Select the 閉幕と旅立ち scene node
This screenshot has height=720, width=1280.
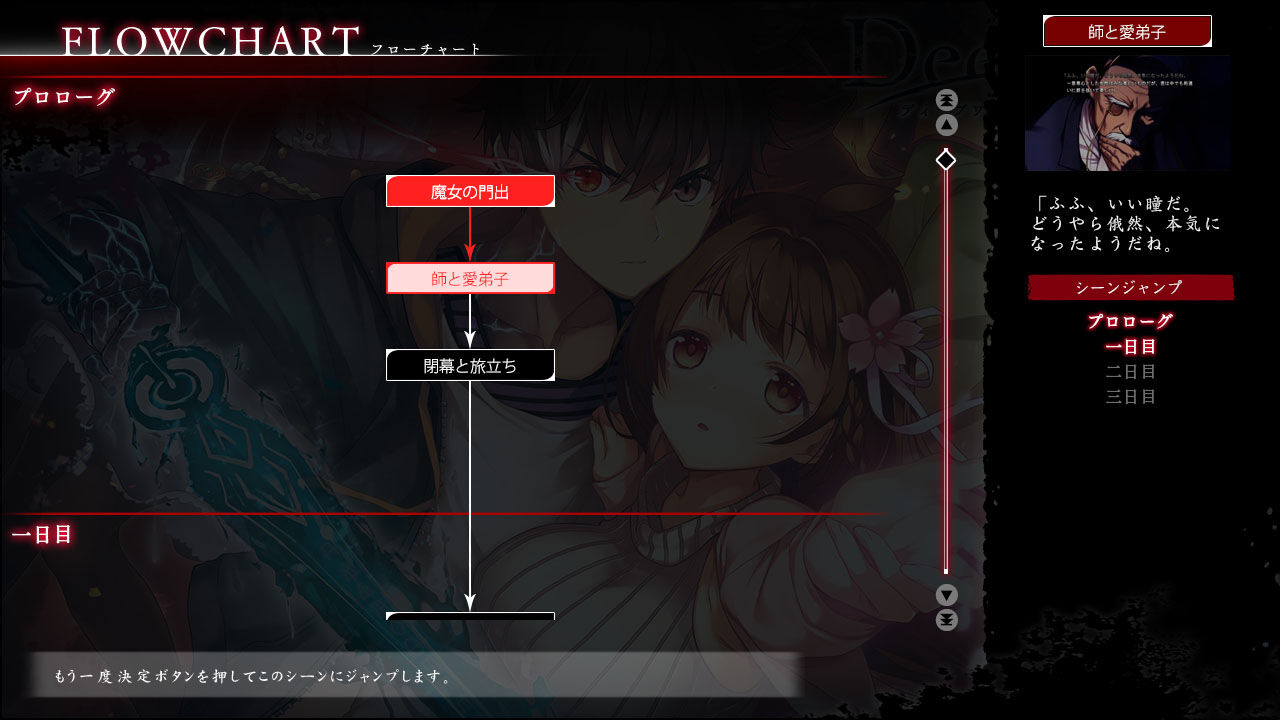click(x=470, y=364)
